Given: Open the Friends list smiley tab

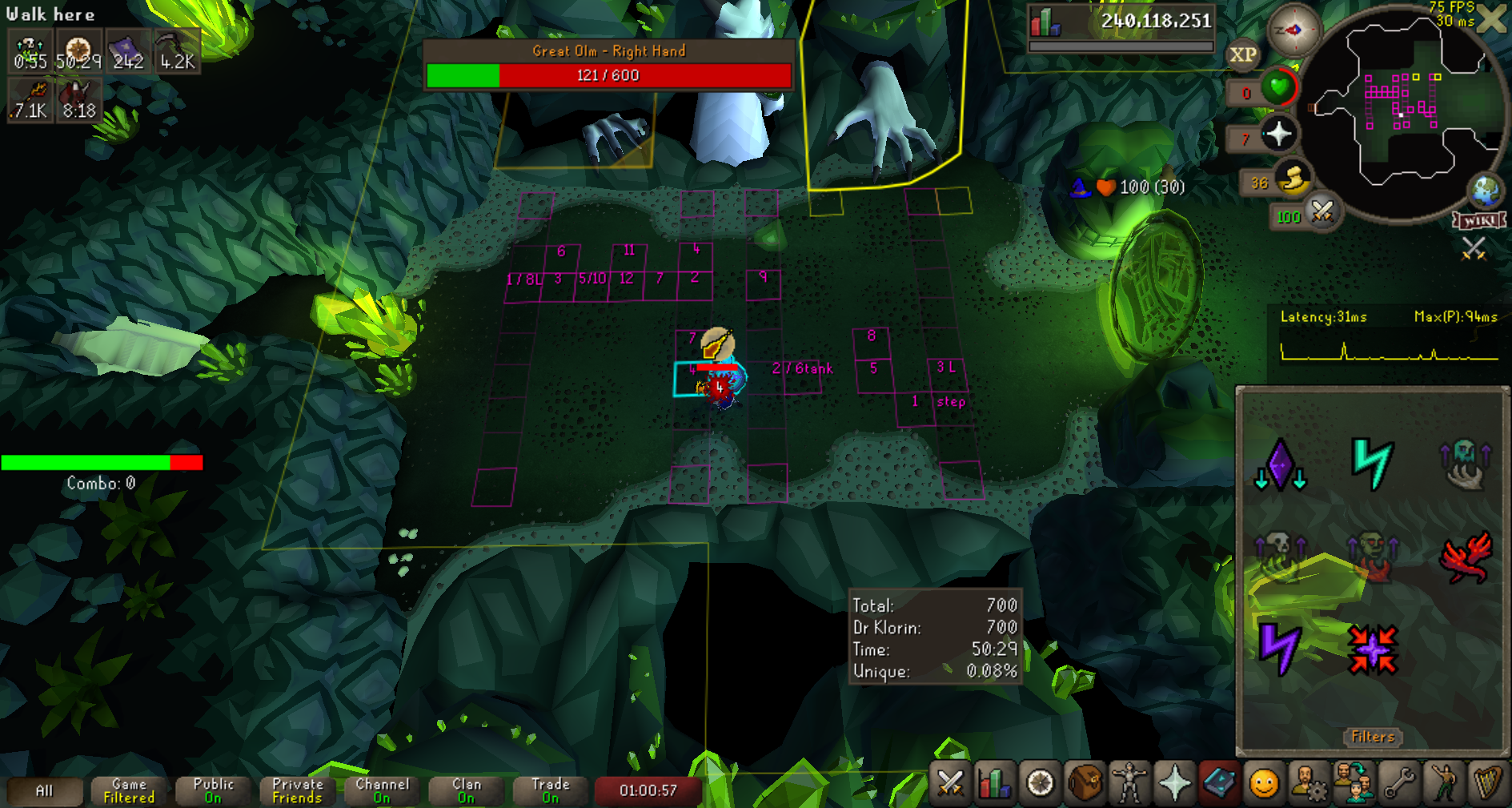Looking at the screenshot, I should [x=1264, y=783].
